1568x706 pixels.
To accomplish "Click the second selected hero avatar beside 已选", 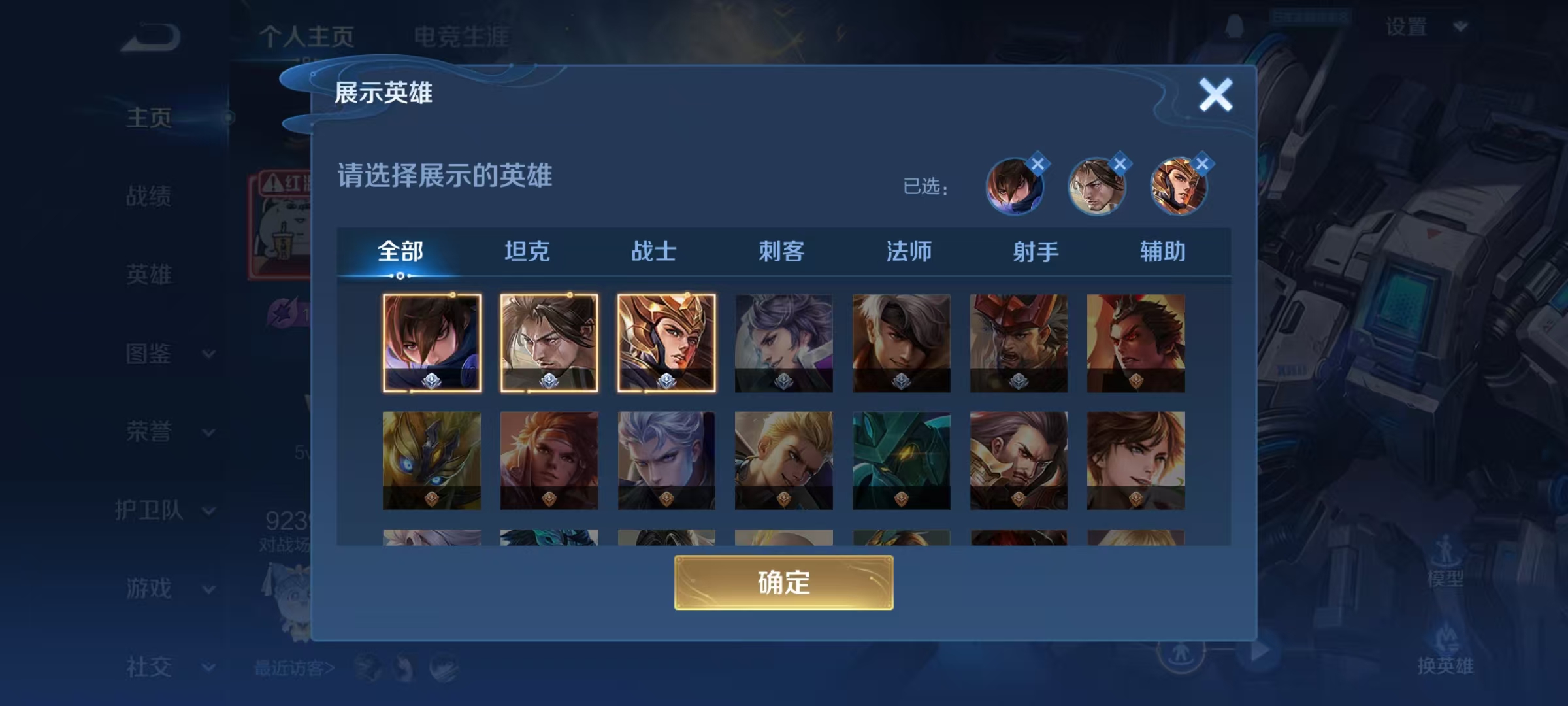I will (x=1098, y=186).
